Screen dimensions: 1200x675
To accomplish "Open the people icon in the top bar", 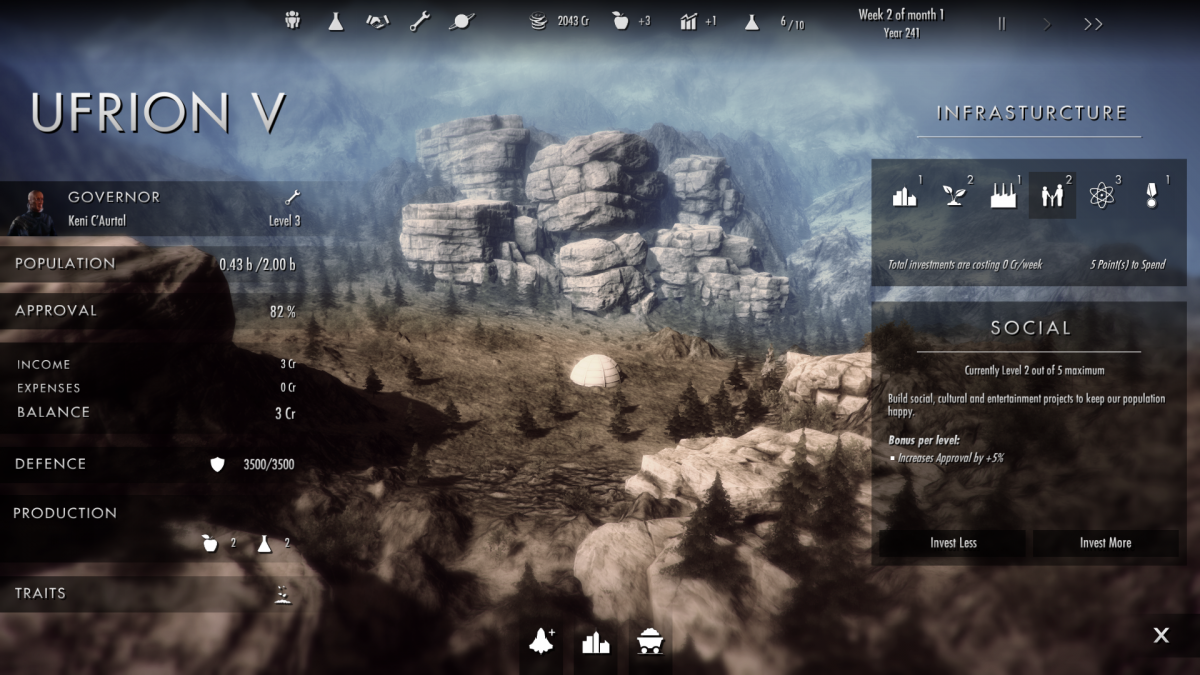I will (x=293, y=21).
